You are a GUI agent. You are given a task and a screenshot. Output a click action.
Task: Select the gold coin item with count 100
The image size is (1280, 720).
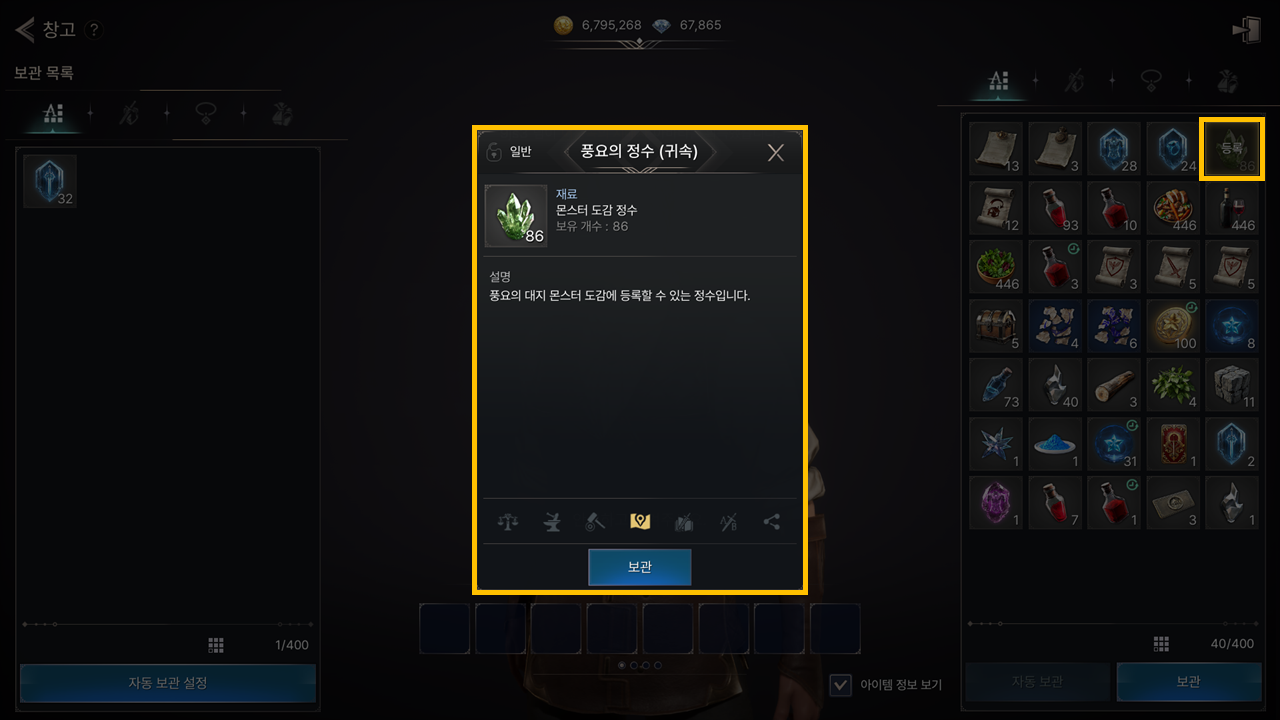click(x=1173, y=326)
